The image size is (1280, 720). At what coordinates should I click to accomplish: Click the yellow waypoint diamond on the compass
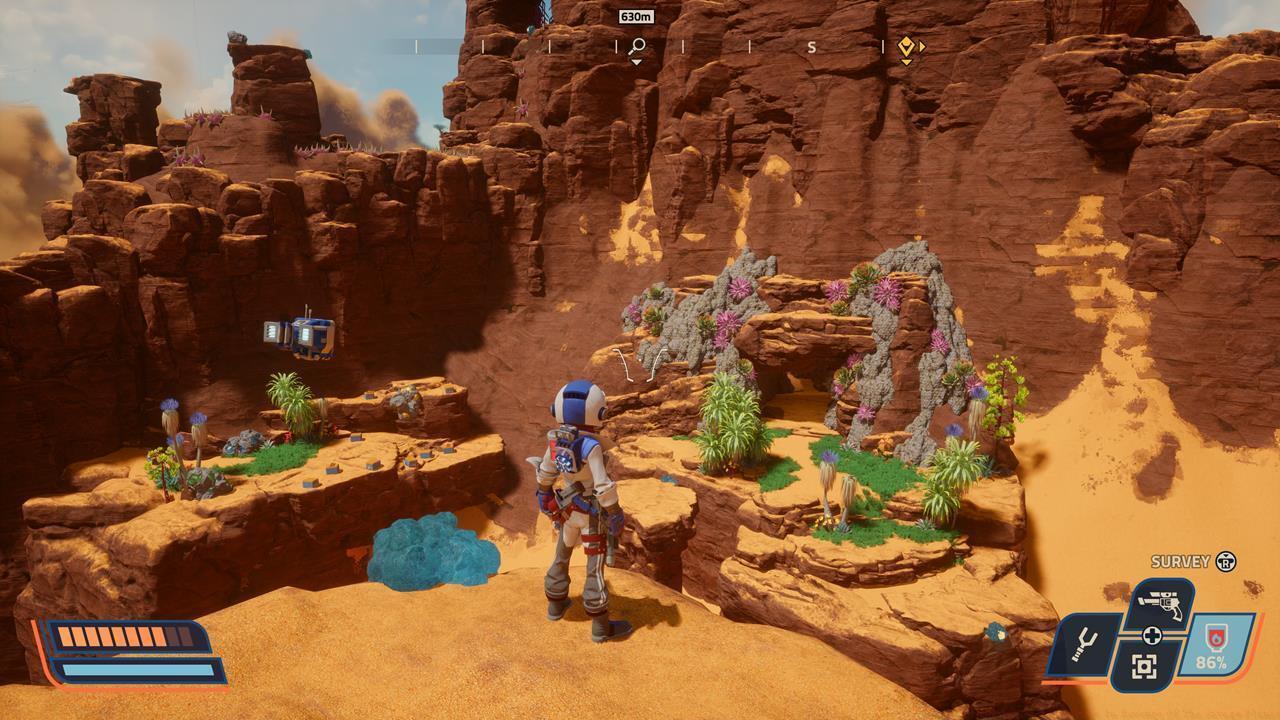[905, 45]
